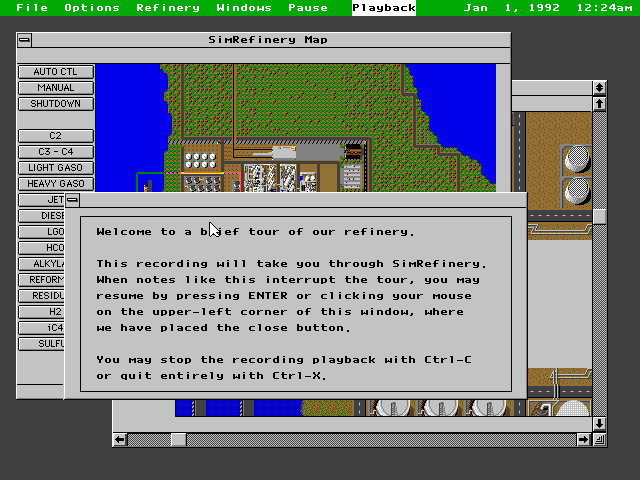This screenshot has width=640, height=480.
Task: Choose the C2 product button
Action: pyautogui.click(x=55, y=136)
